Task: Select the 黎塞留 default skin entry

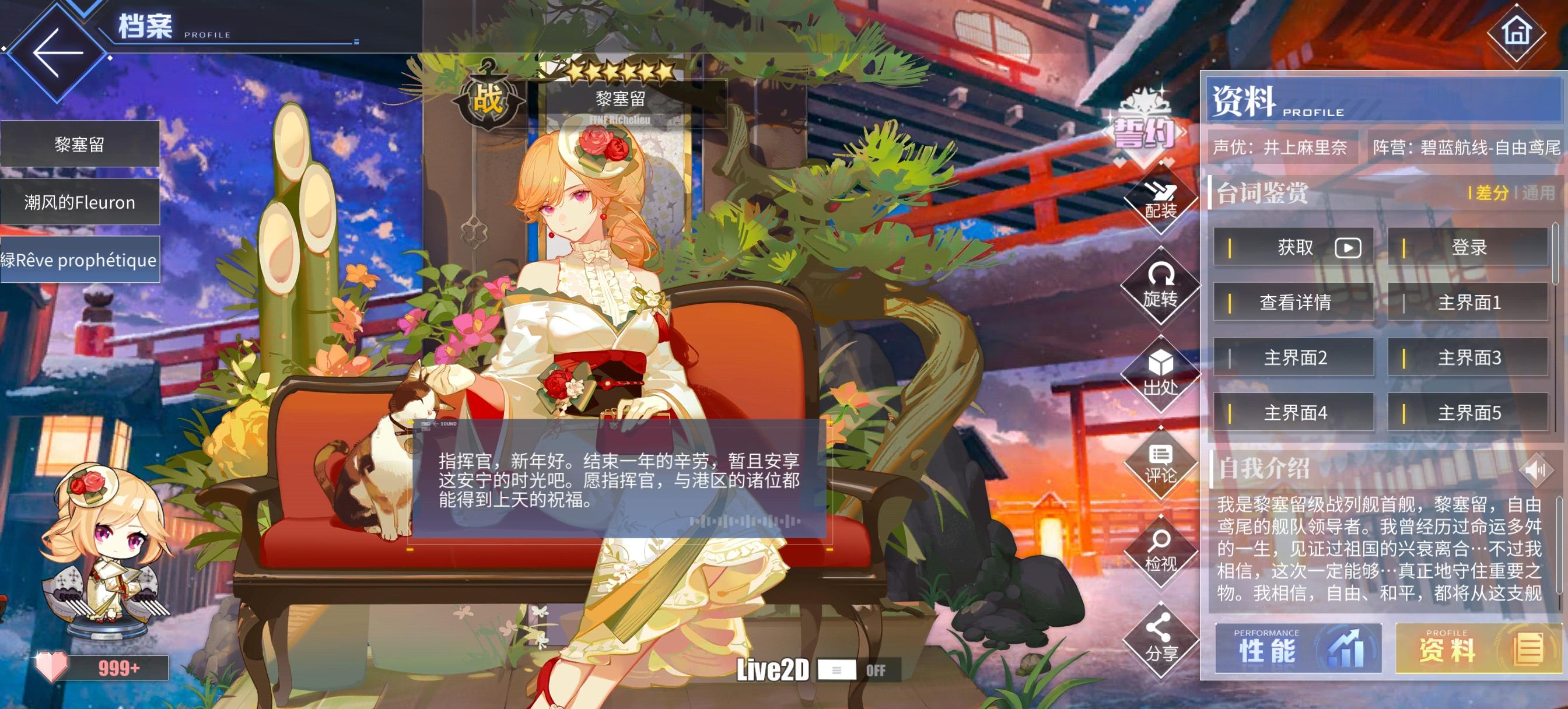Action: pos(80,144)
